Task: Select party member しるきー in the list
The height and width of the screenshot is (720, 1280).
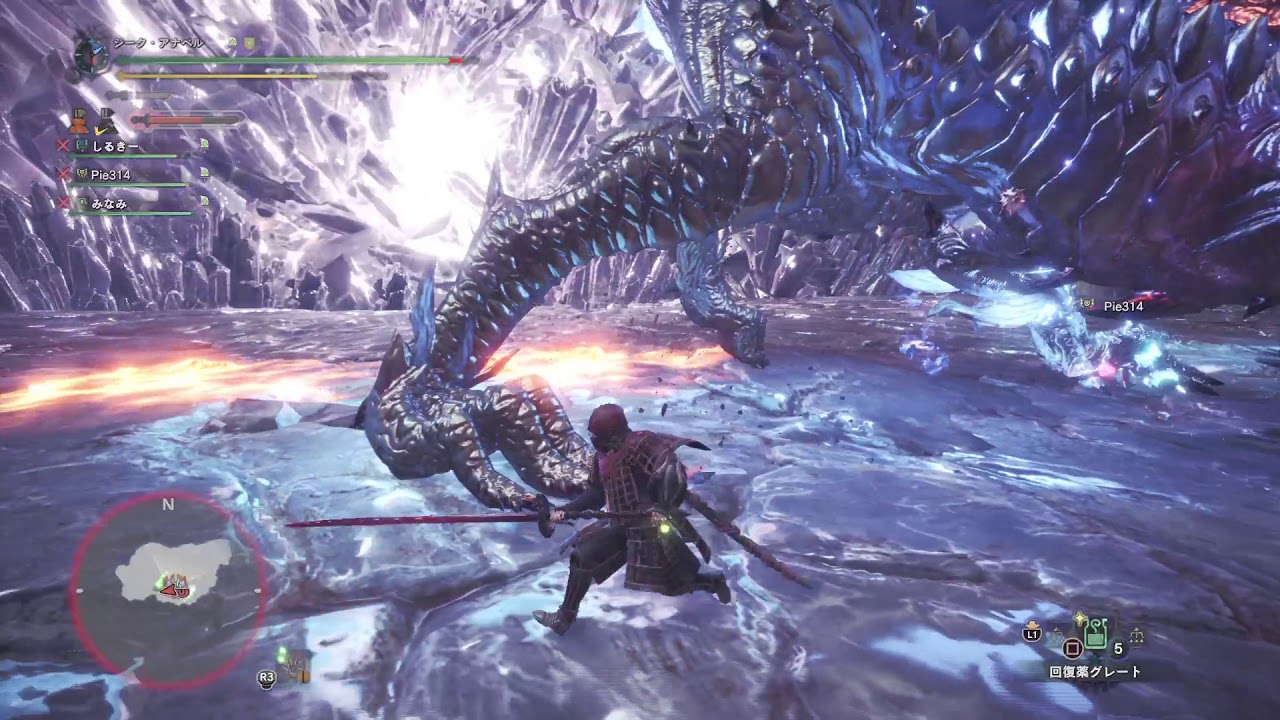Action: point(113,146)
